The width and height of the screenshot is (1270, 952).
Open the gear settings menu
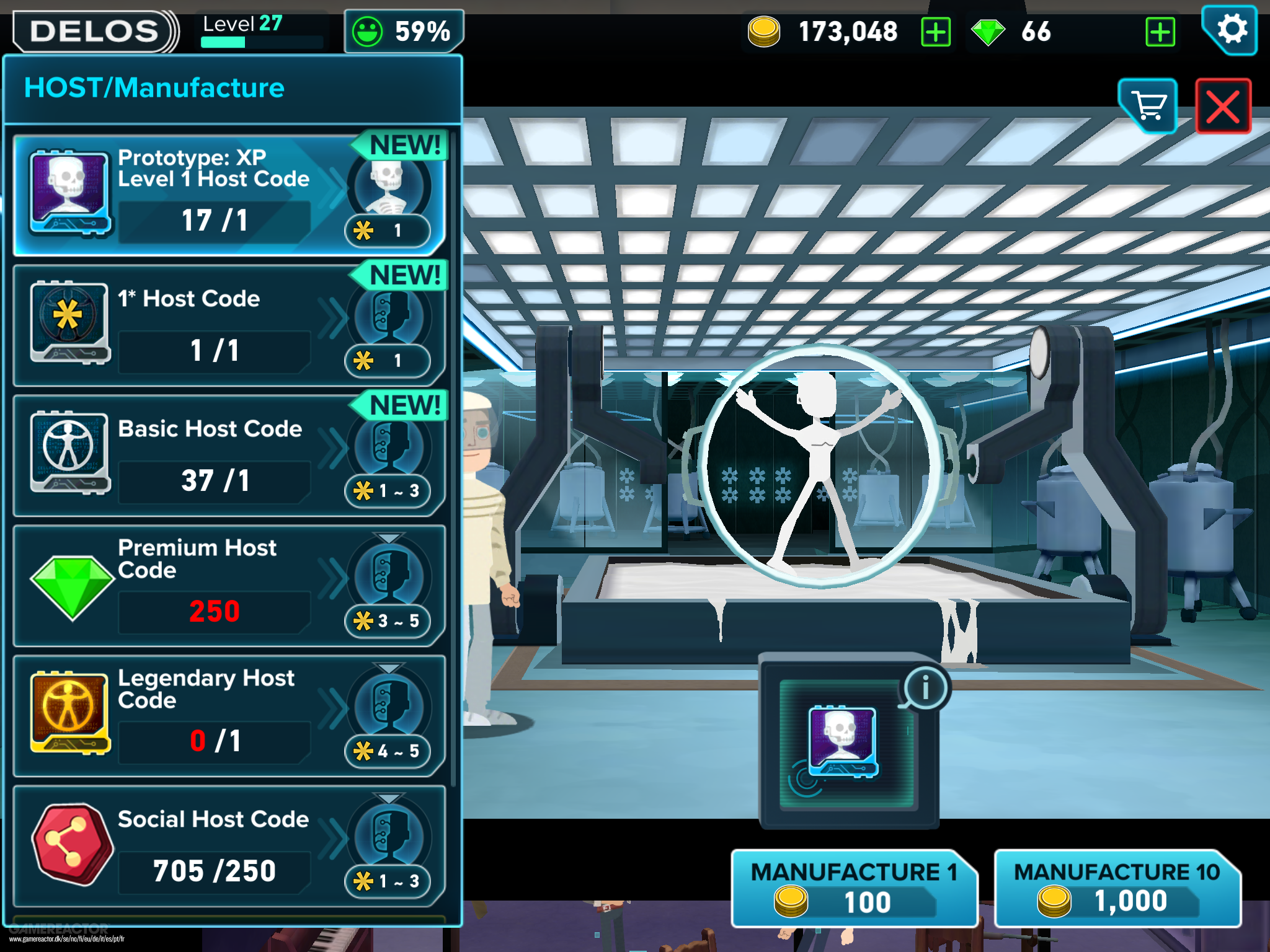1230,29
